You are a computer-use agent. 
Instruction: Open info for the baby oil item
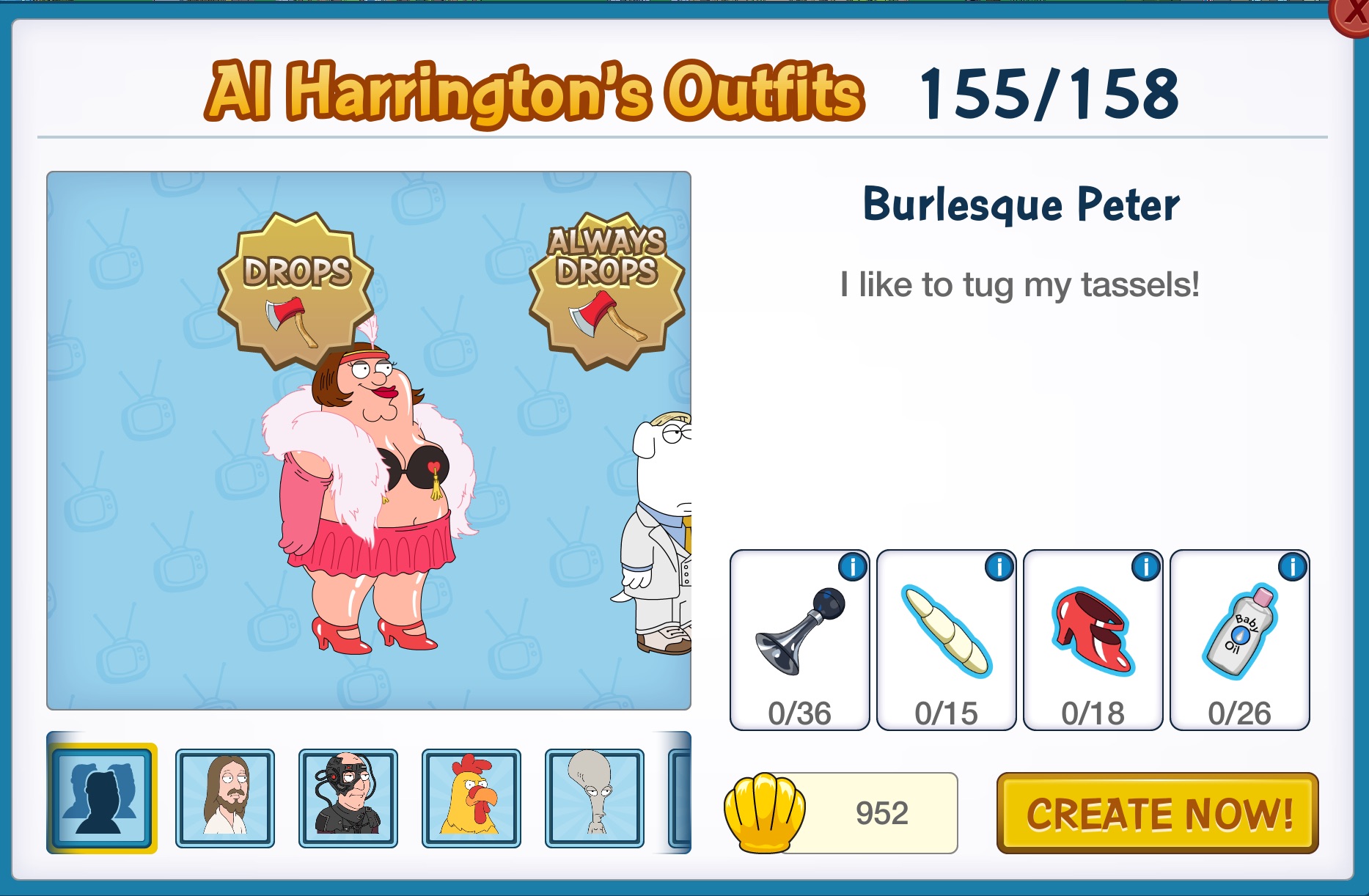click(x=1293, y=568)
